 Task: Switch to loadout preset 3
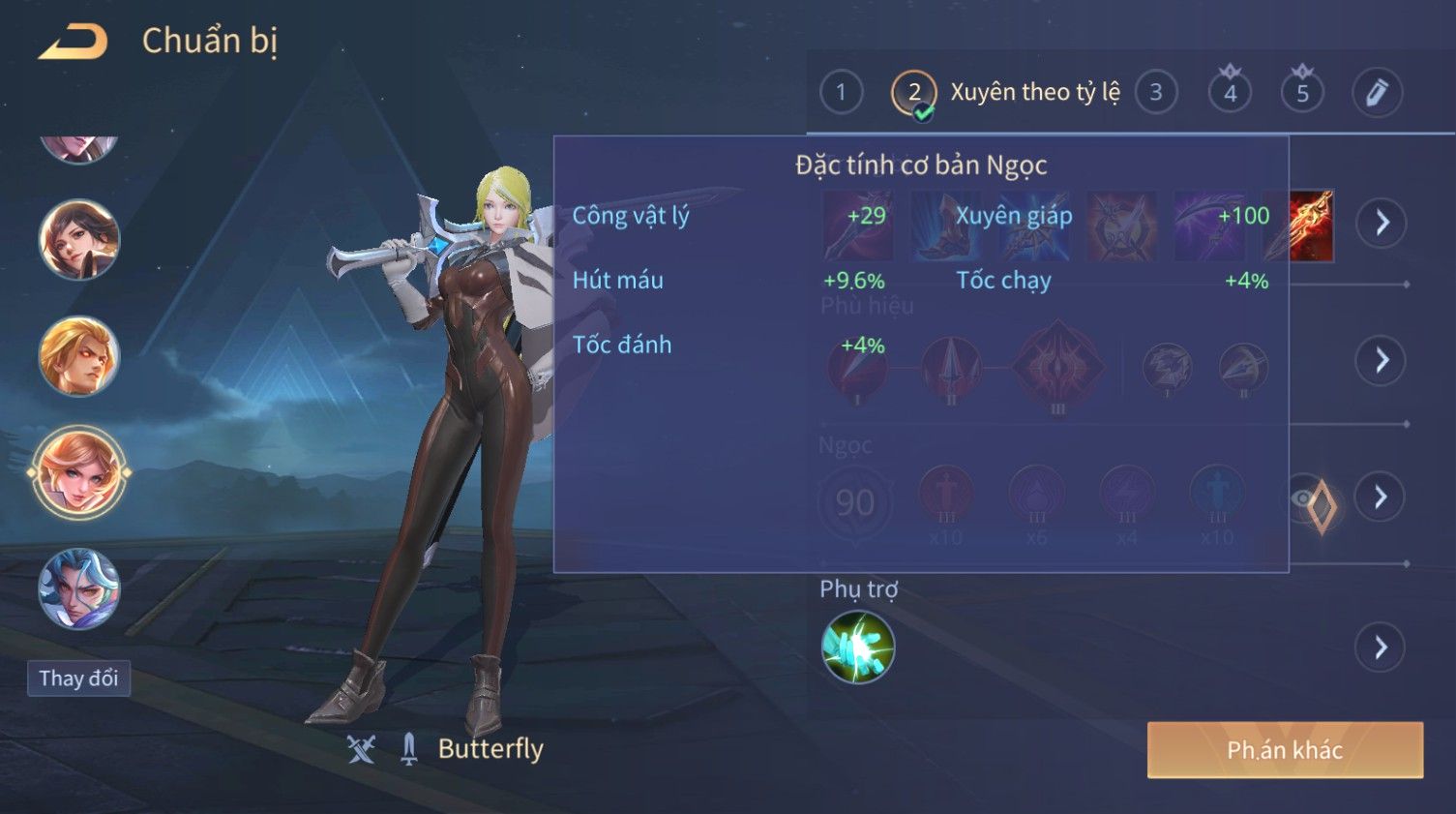click(1155, 93)
